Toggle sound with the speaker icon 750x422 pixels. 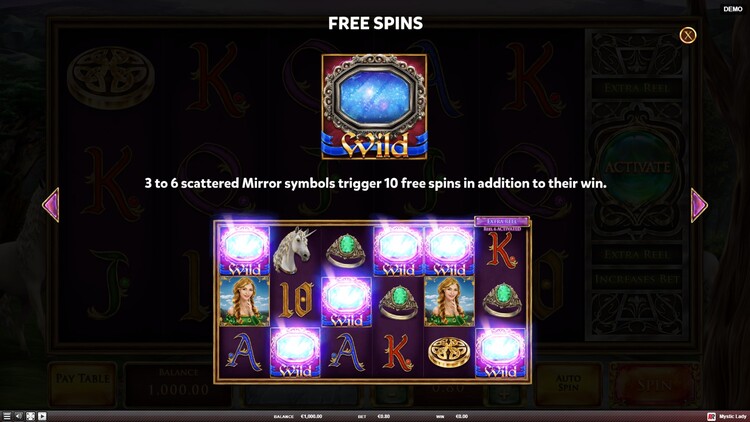click(x=19, y=416)
